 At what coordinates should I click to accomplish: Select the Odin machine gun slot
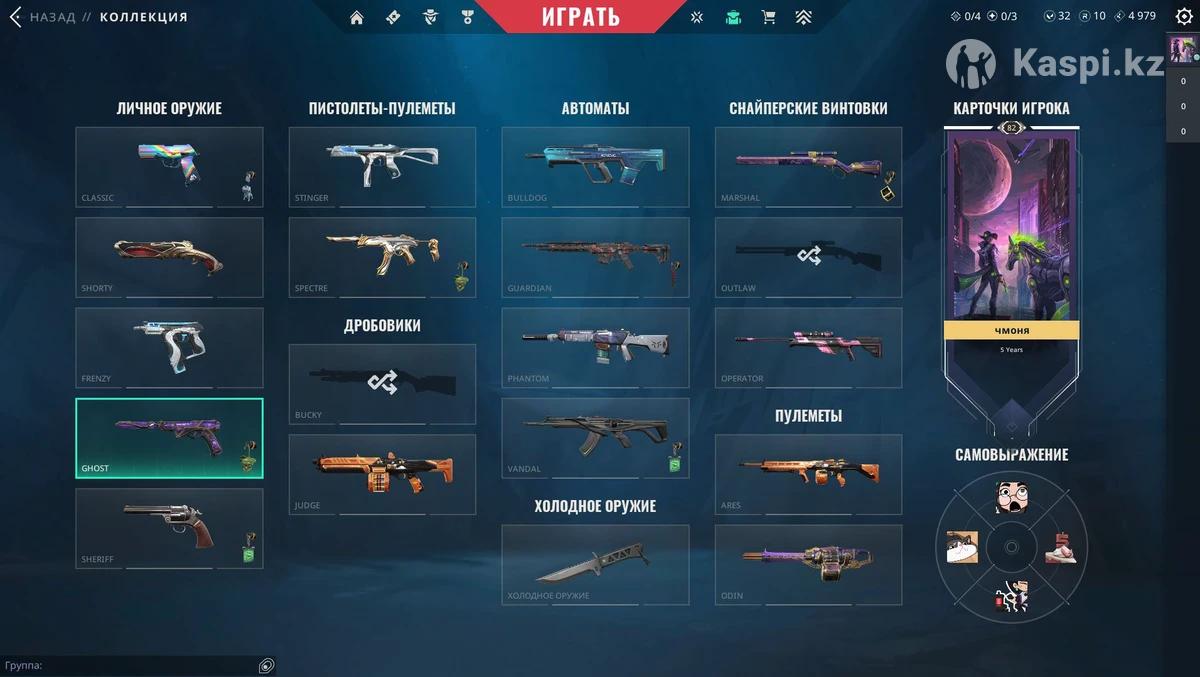[808, 565]
